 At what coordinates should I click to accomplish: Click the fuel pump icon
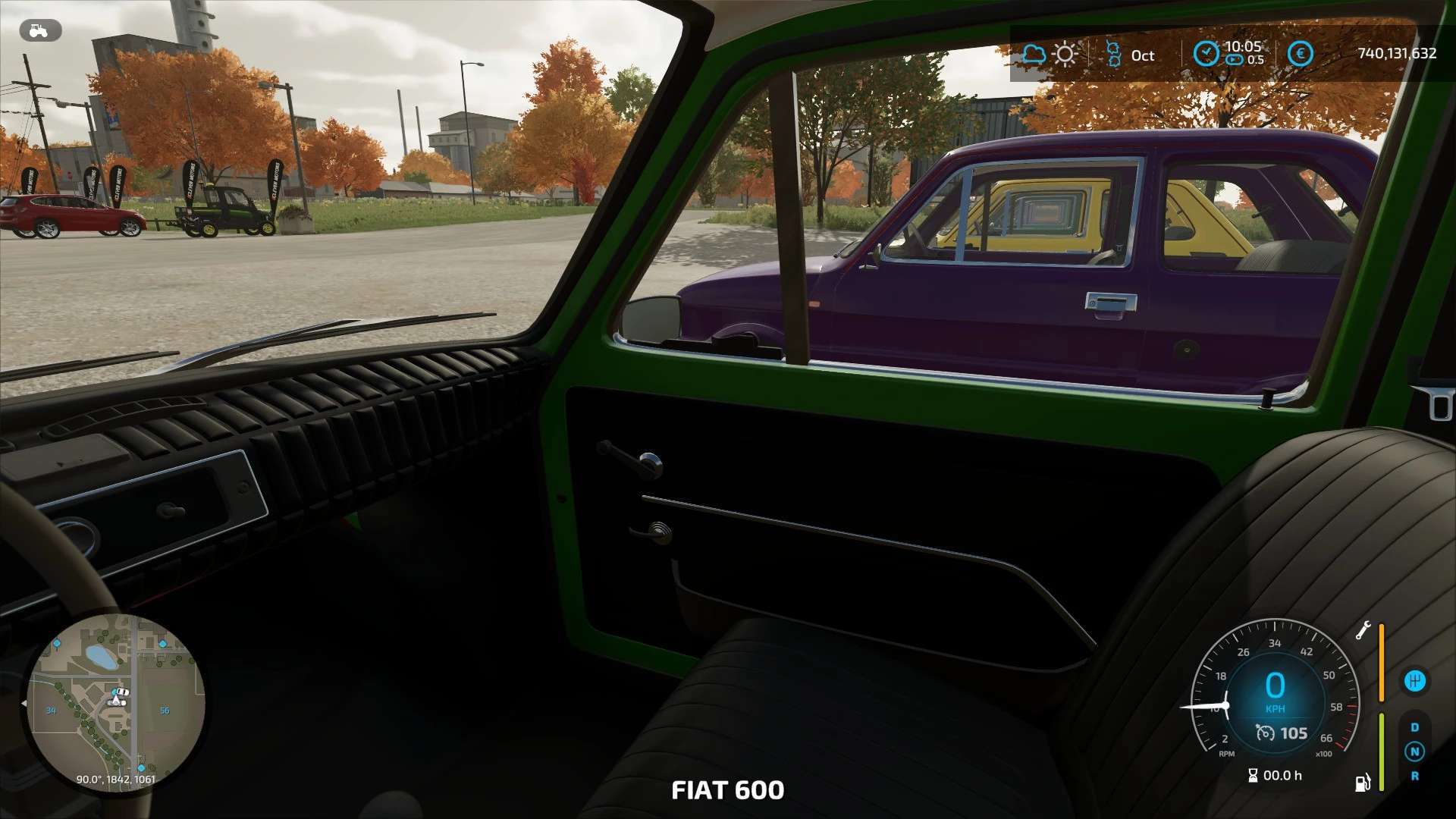coord(1363,783)
